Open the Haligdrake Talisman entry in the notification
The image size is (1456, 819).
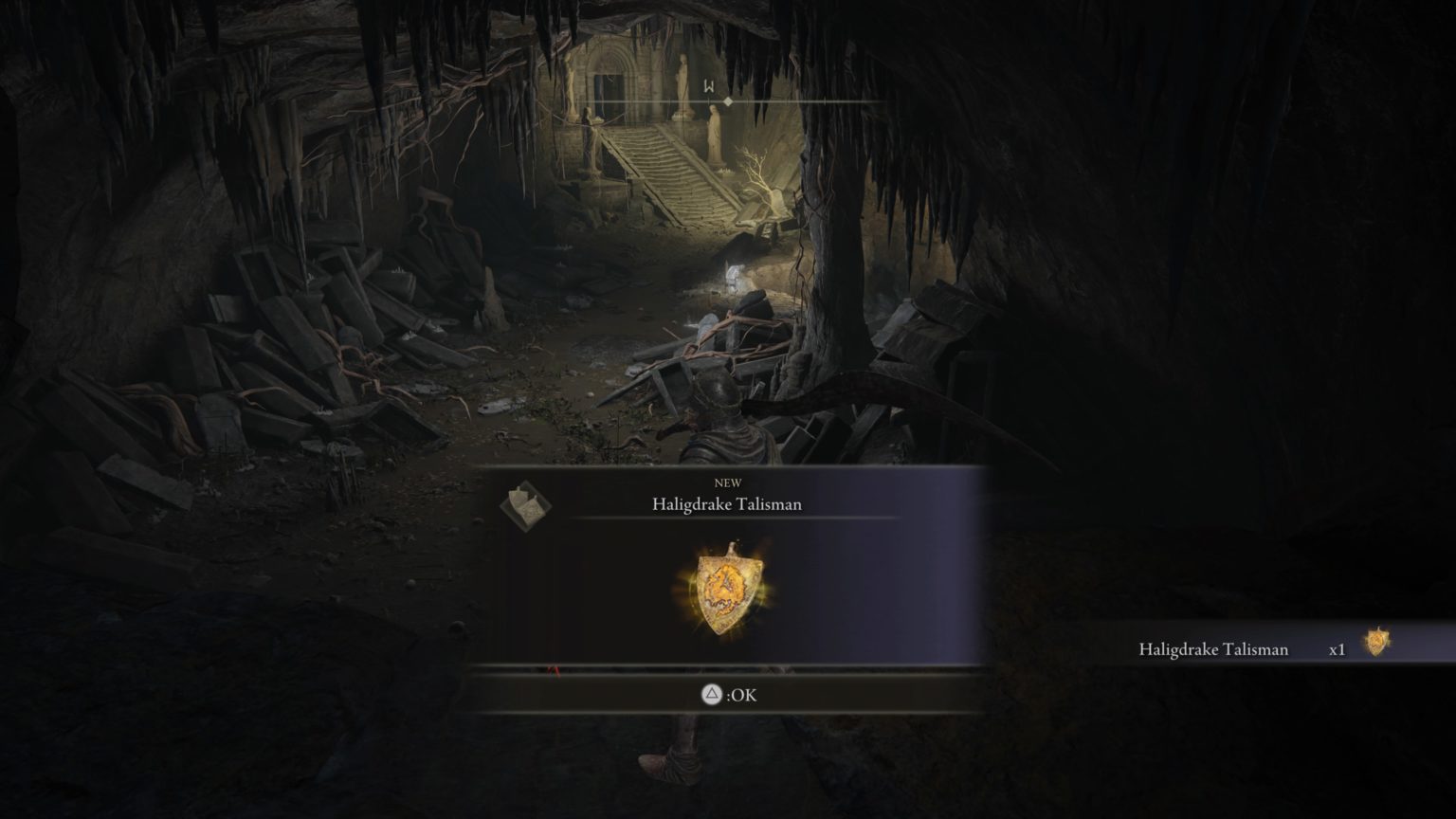(1213, 650)
